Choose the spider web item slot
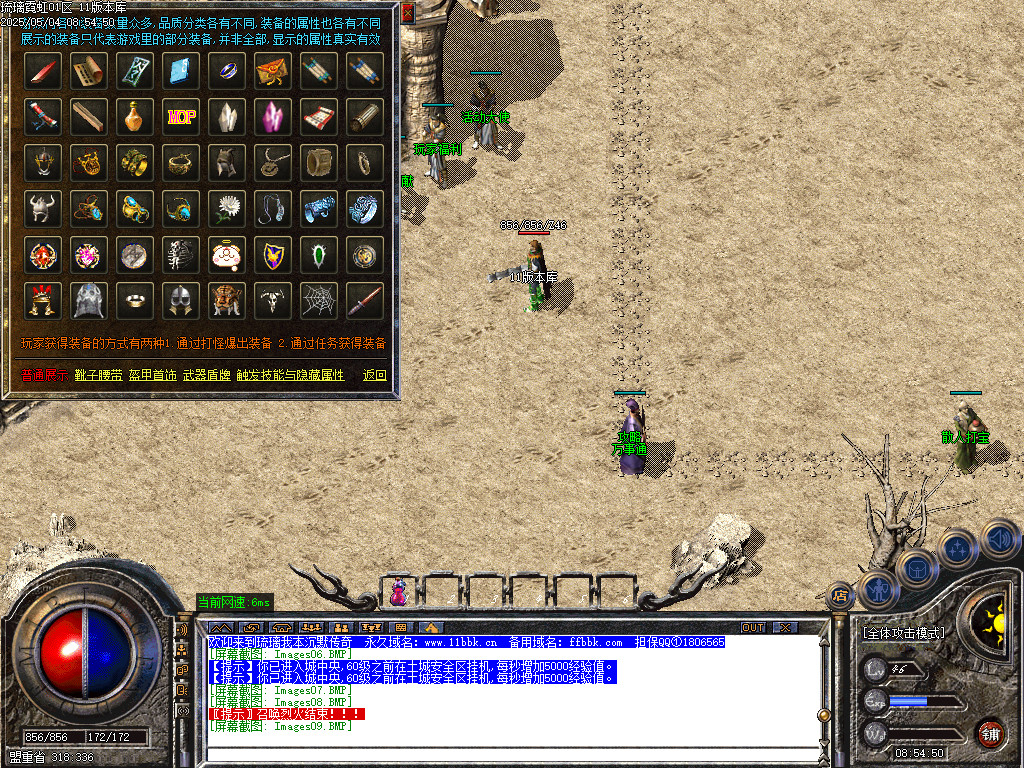This screenshot has height=768, width=1024. click(x=319, y=300)
